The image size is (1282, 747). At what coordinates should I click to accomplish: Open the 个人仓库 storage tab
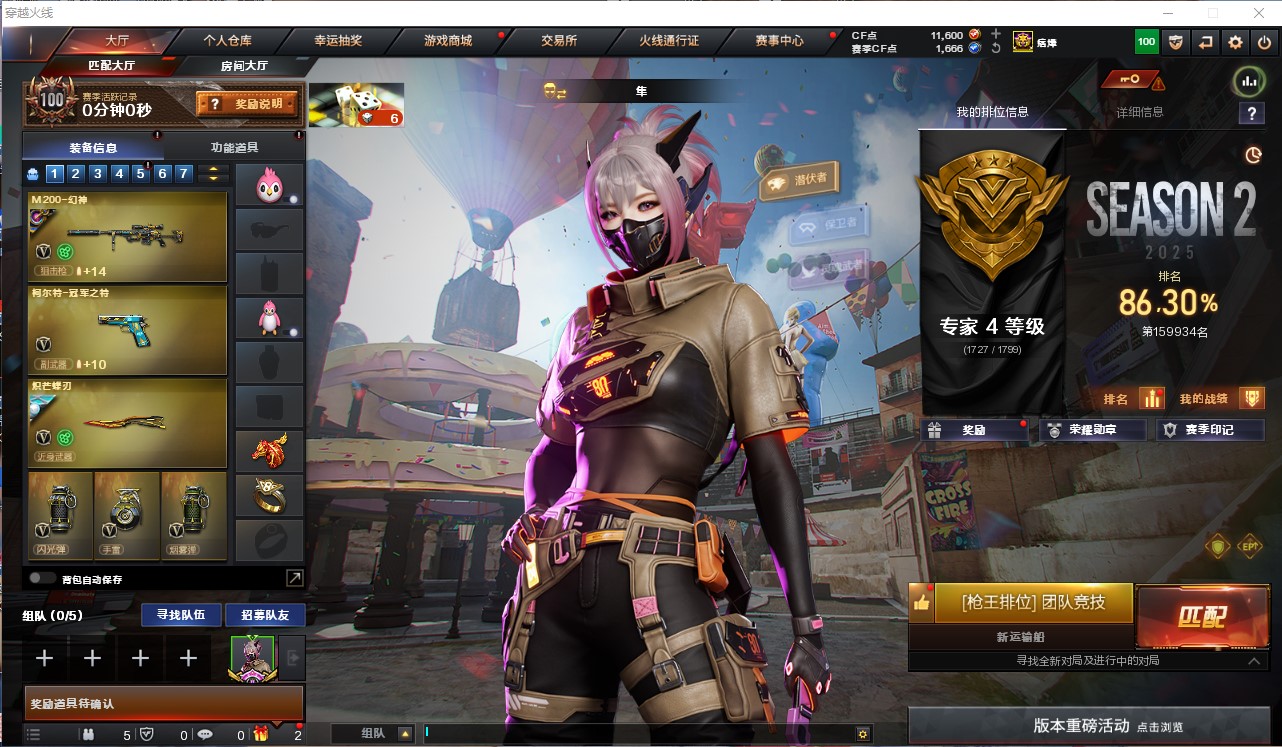pos(228,41)
